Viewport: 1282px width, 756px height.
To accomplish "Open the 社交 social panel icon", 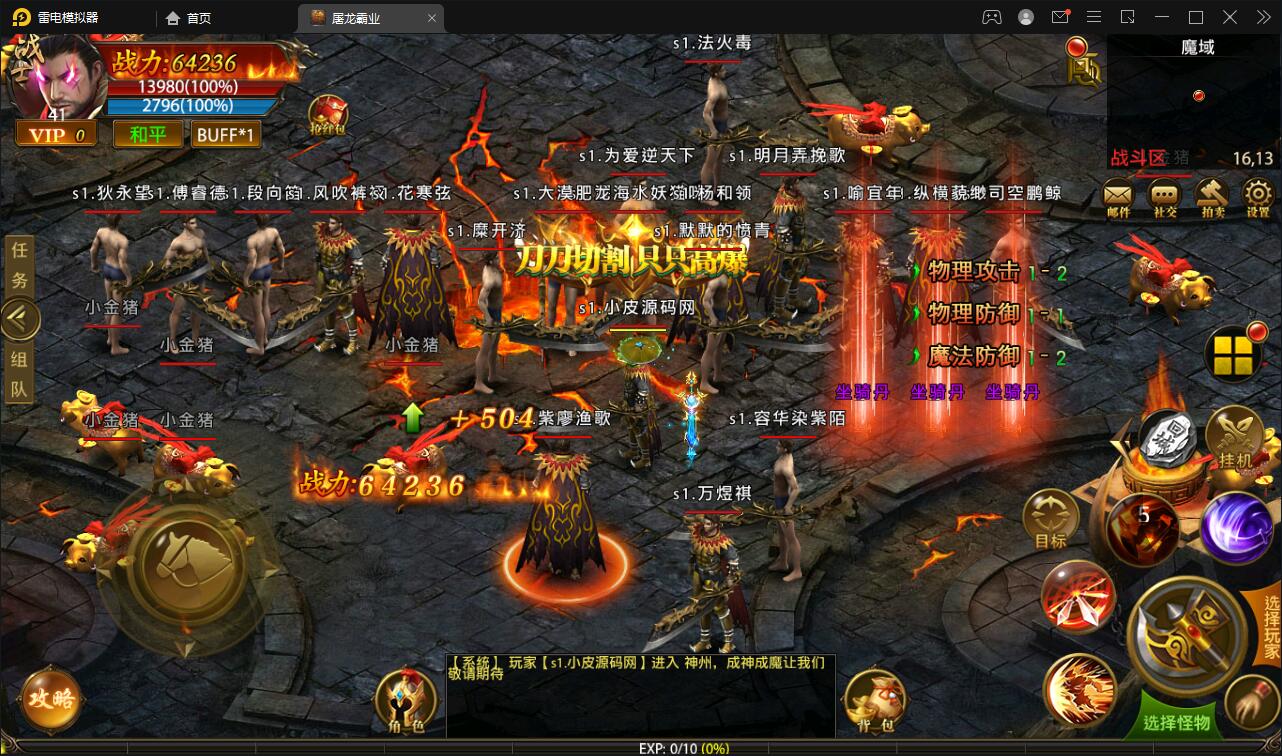I will (x=1162, y=194).
